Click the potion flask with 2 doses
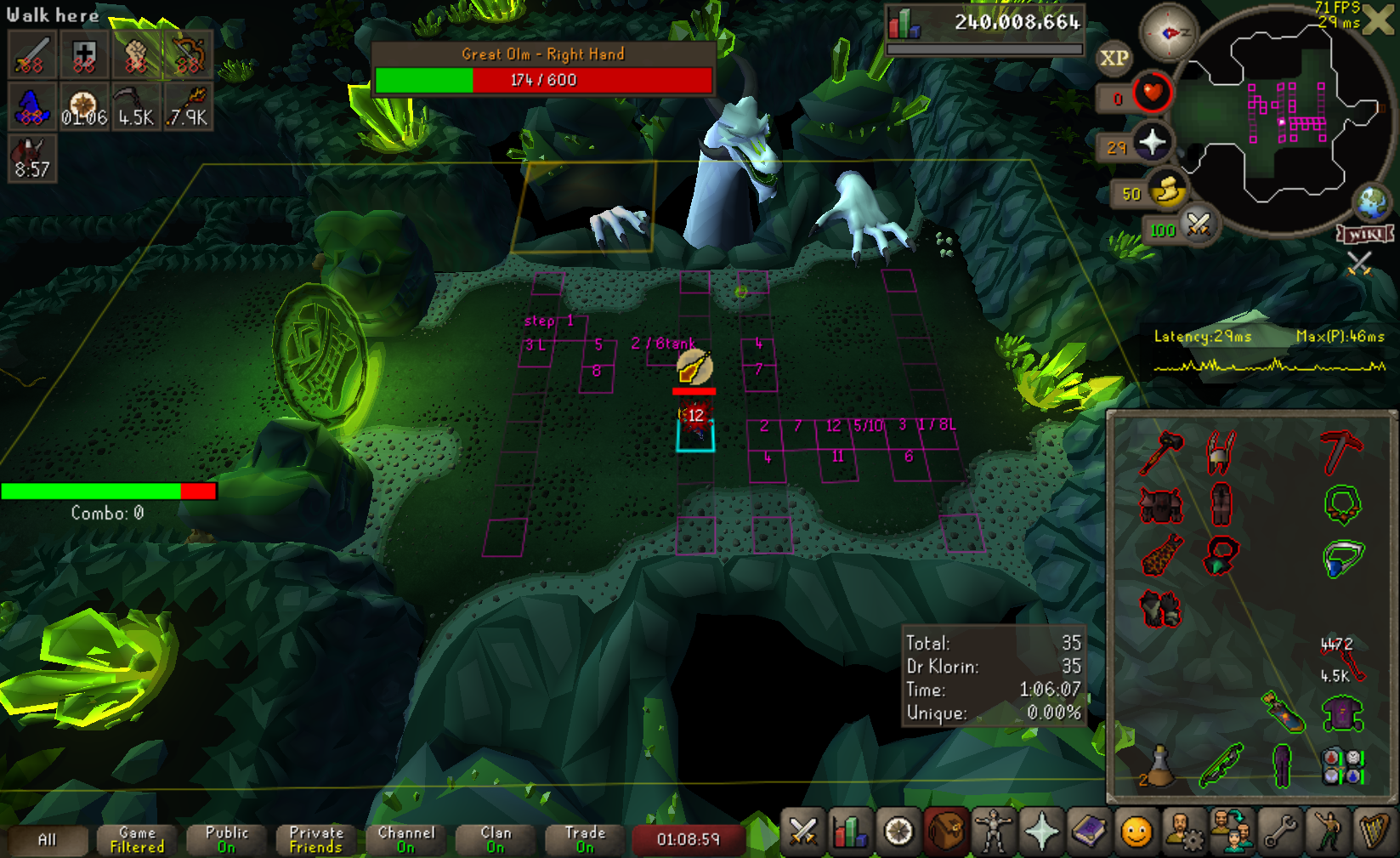This screenshot has width=1400, height=858. click(1159, 765)
